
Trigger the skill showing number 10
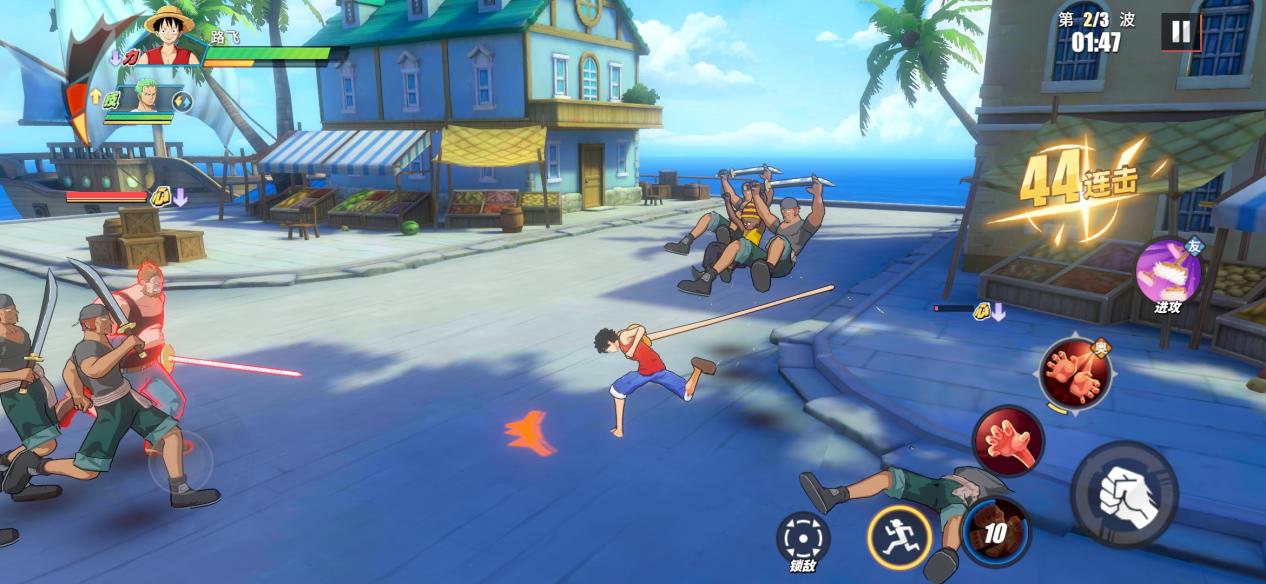(x=996, y=532)
